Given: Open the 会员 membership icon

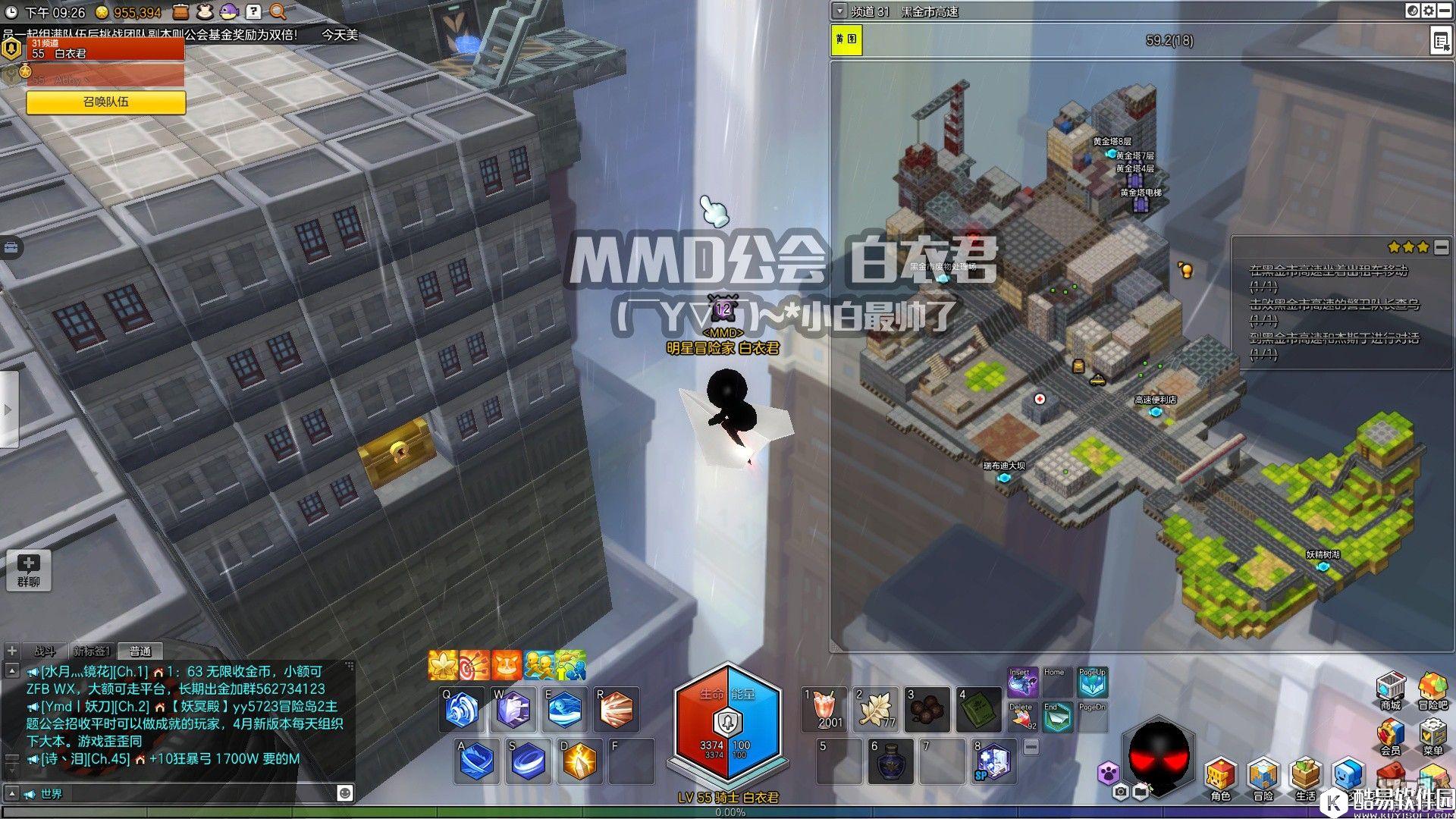Looking at the screenshot, I should [x=1390, y=736].
